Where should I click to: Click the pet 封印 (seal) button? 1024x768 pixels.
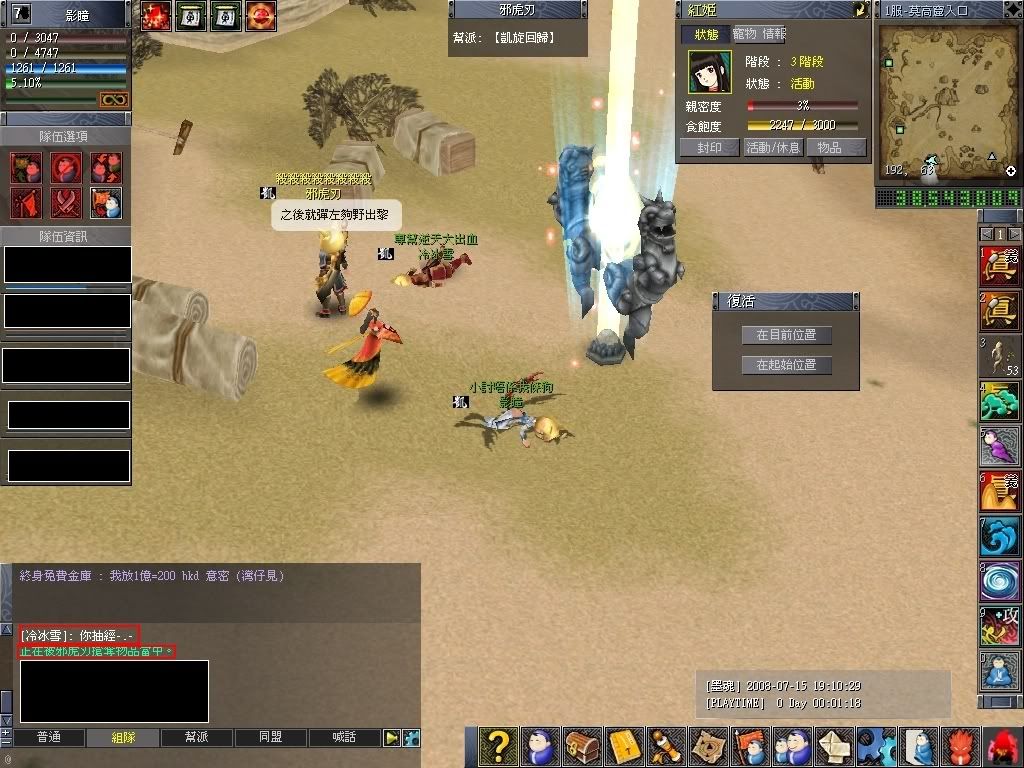(709, 147)
